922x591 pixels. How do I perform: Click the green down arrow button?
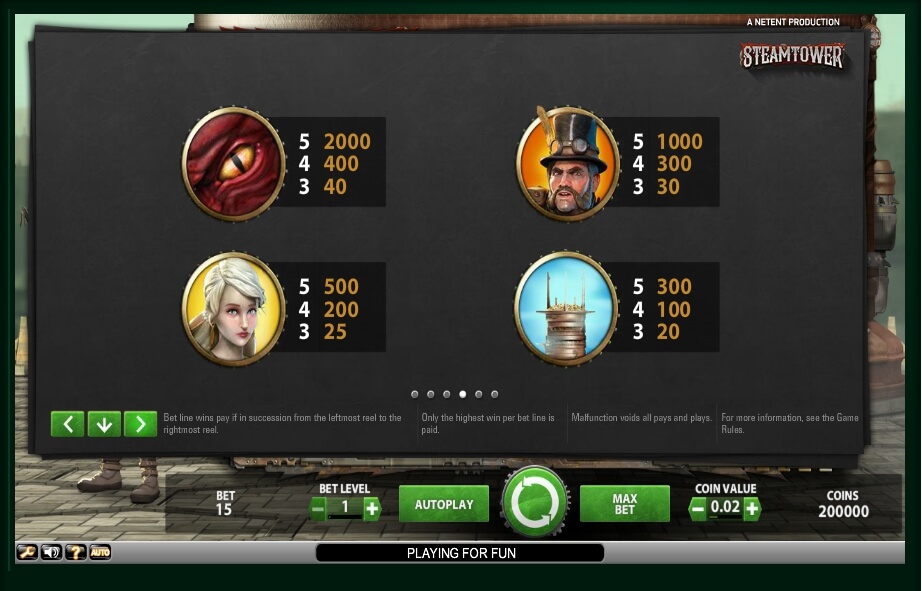tap(104, 424)
